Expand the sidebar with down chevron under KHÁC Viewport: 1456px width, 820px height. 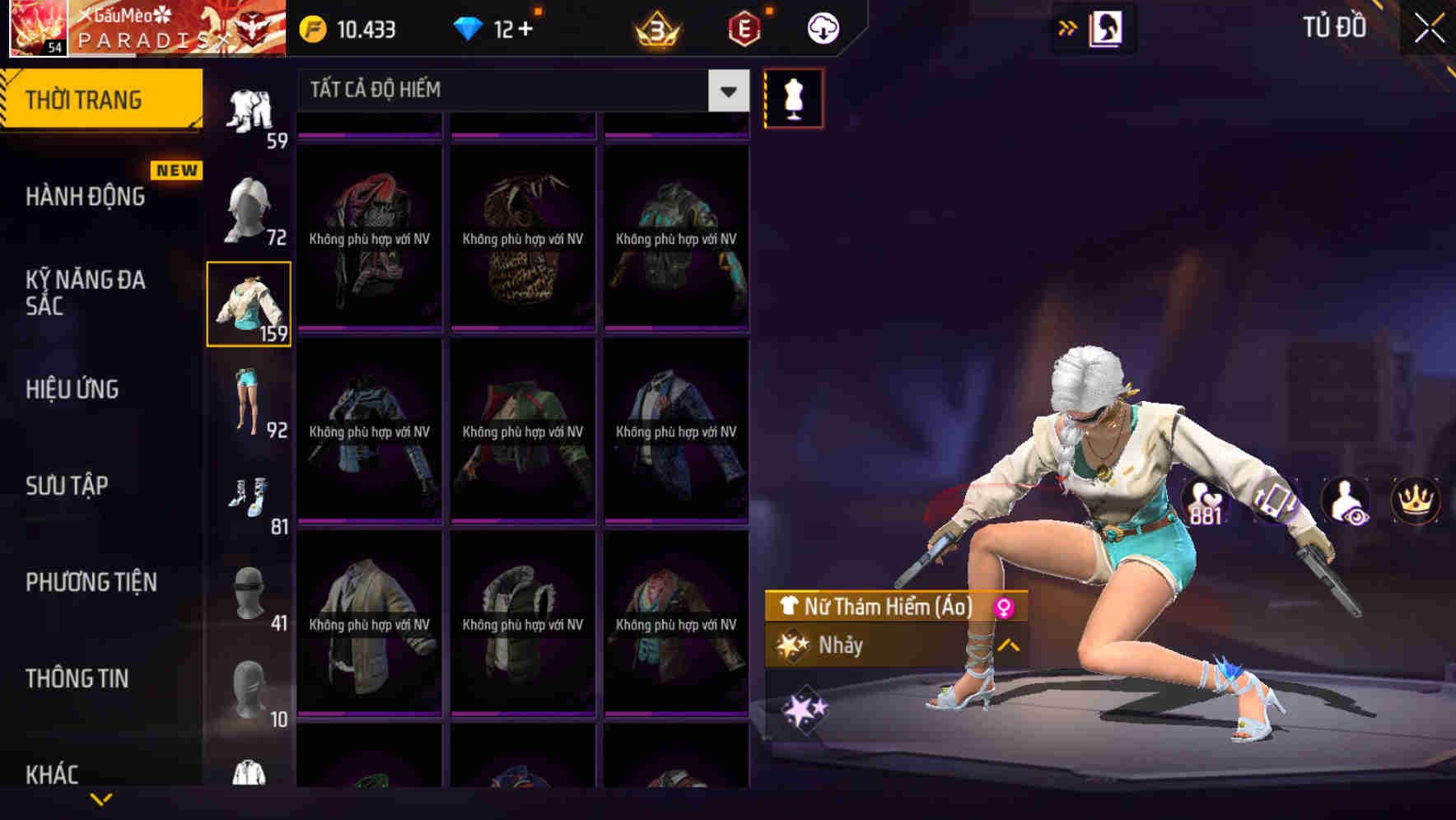coord(100,800)
